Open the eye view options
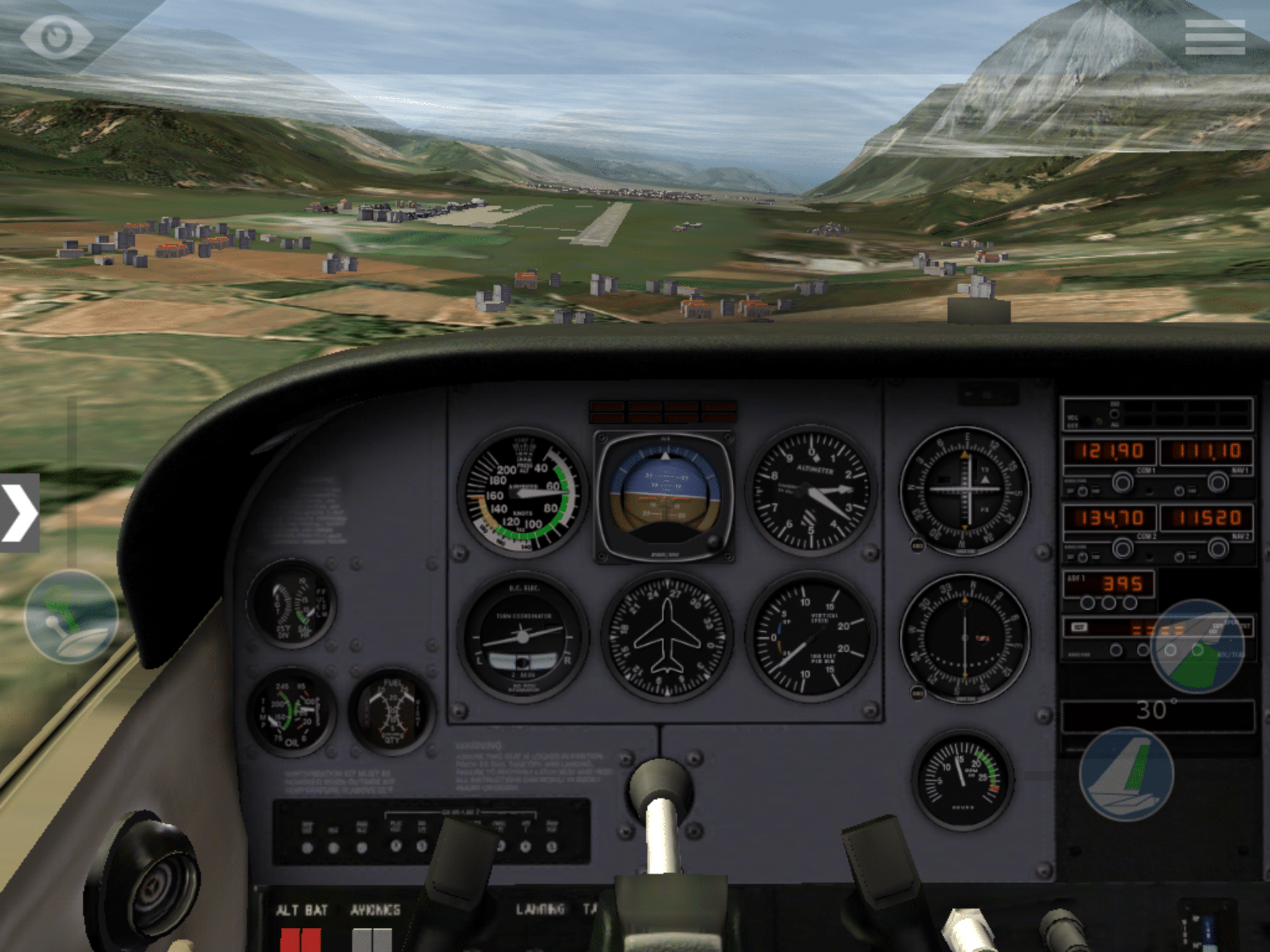Viewport: 1270px width, 952px height. [57, 37]
